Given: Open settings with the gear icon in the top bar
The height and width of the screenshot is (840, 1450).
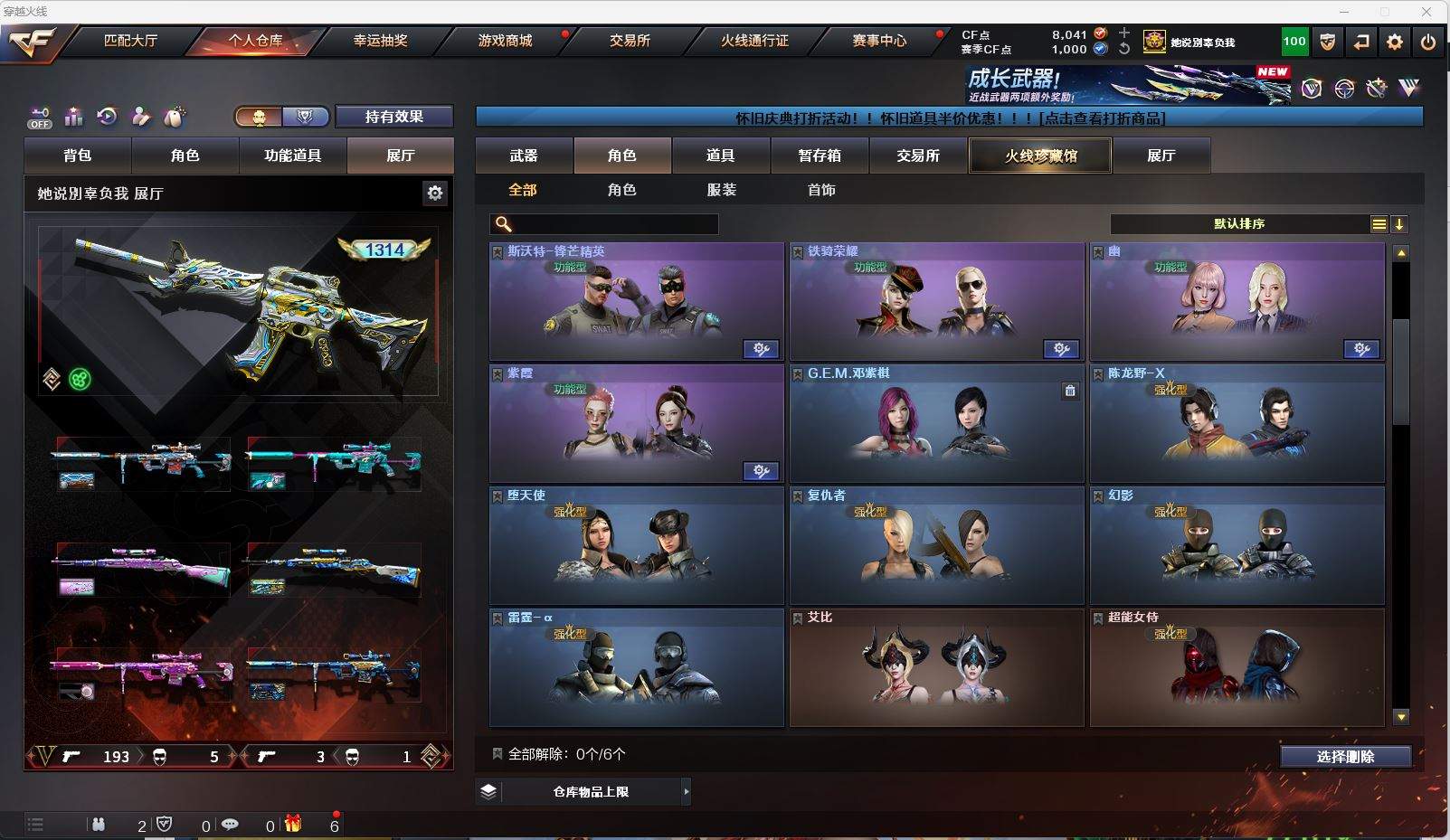Looking at the screenshot, I should (1395, 42).
